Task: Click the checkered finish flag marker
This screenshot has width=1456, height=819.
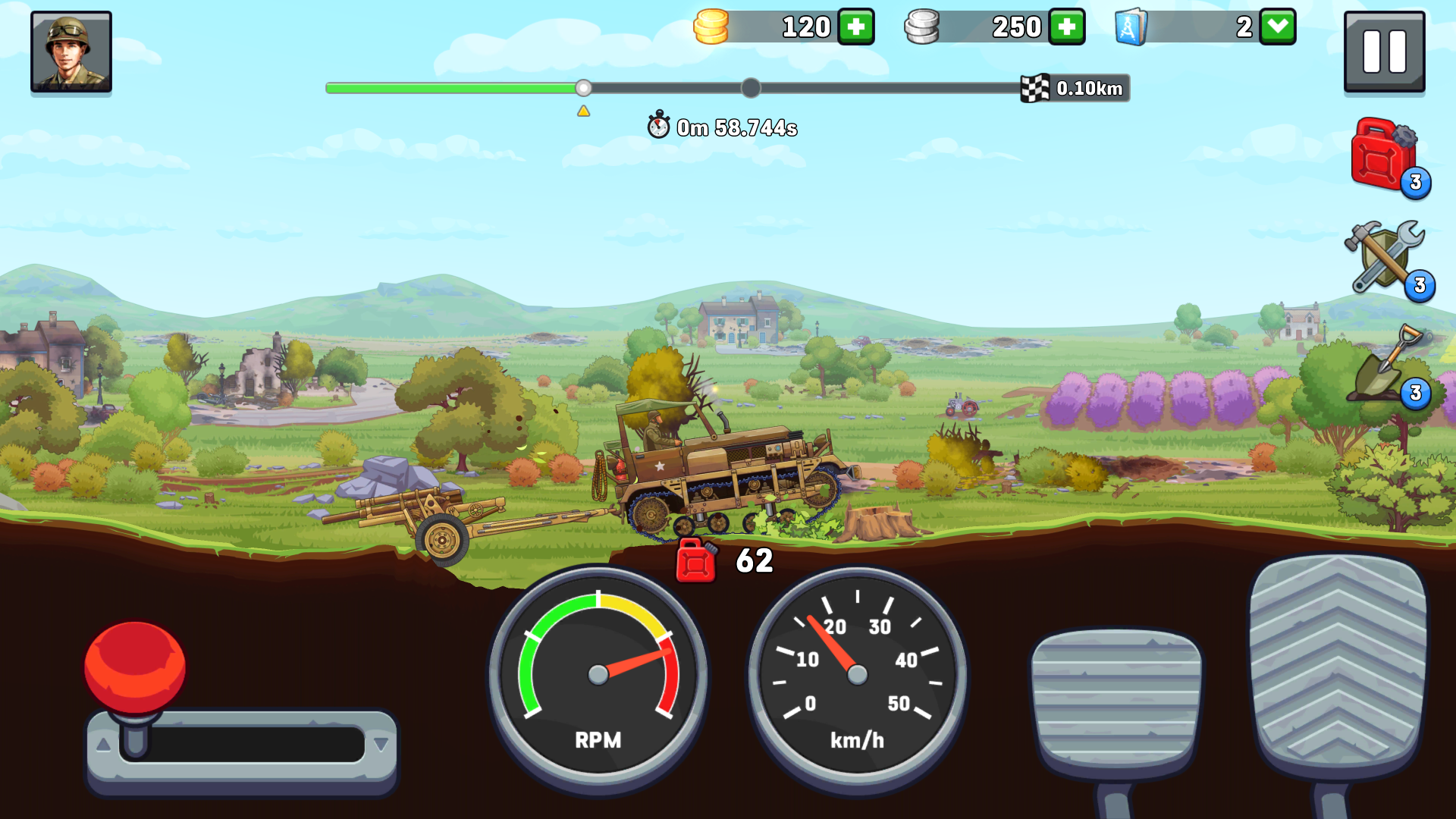Action: [x=1035, y=88]
